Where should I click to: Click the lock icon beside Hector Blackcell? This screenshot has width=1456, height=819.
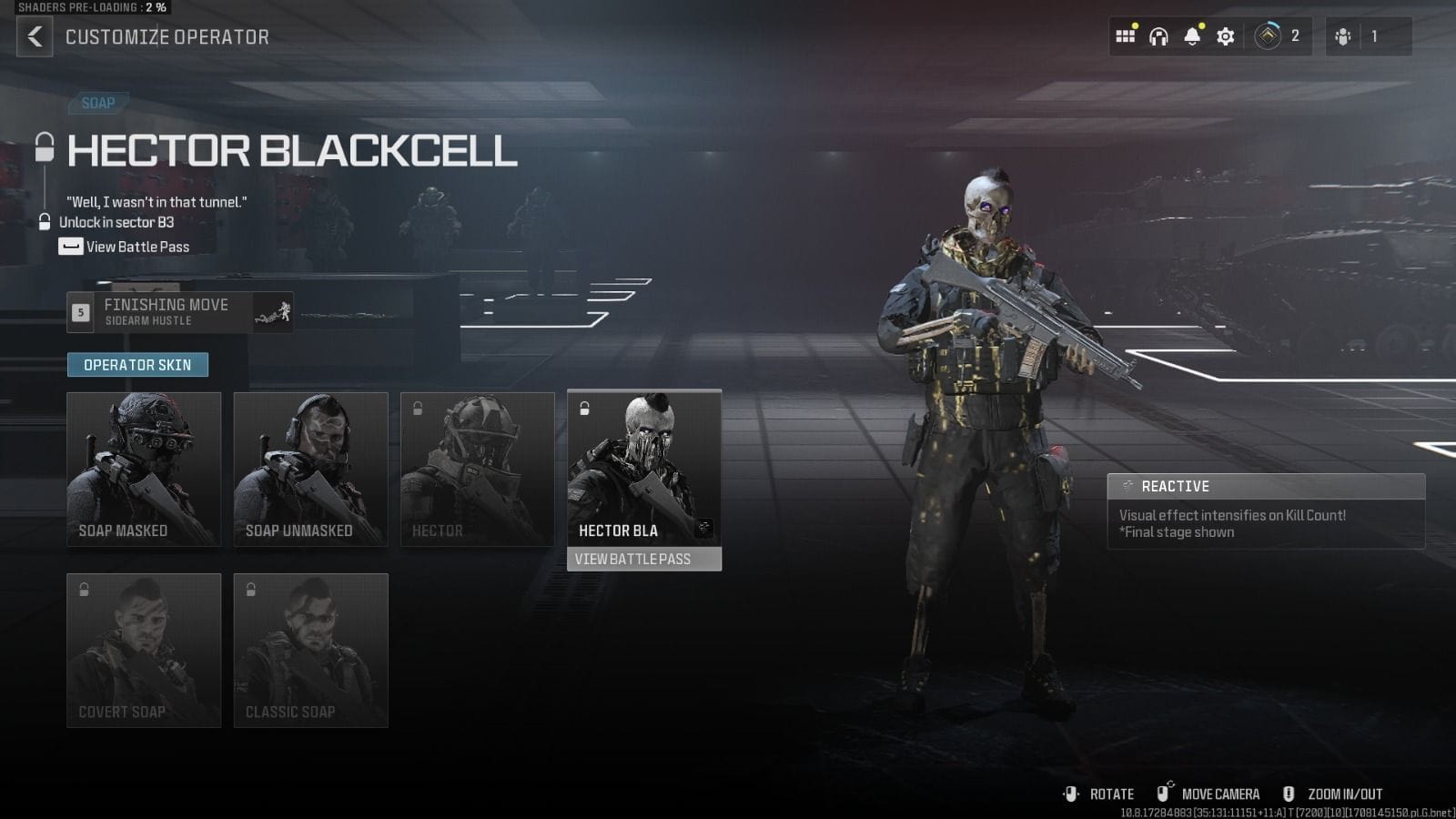coord(43,148)
